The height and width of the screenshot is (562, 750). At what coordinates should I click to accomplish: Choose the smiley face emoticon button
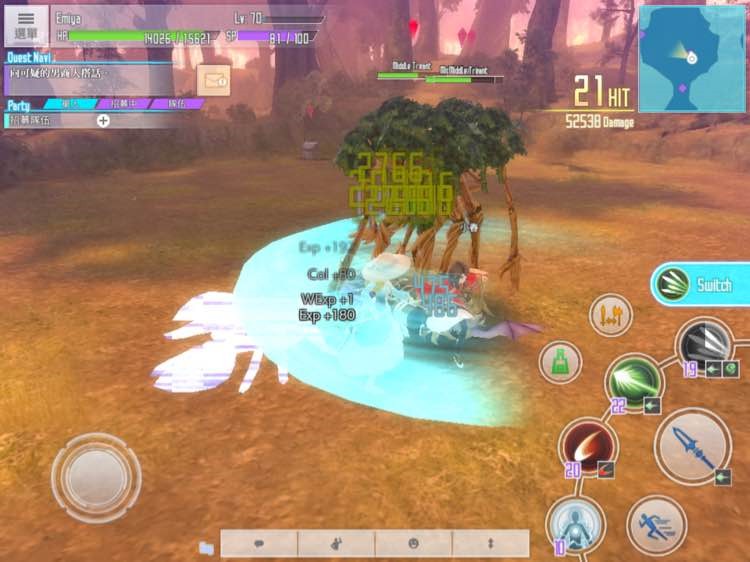click(413, 544)
